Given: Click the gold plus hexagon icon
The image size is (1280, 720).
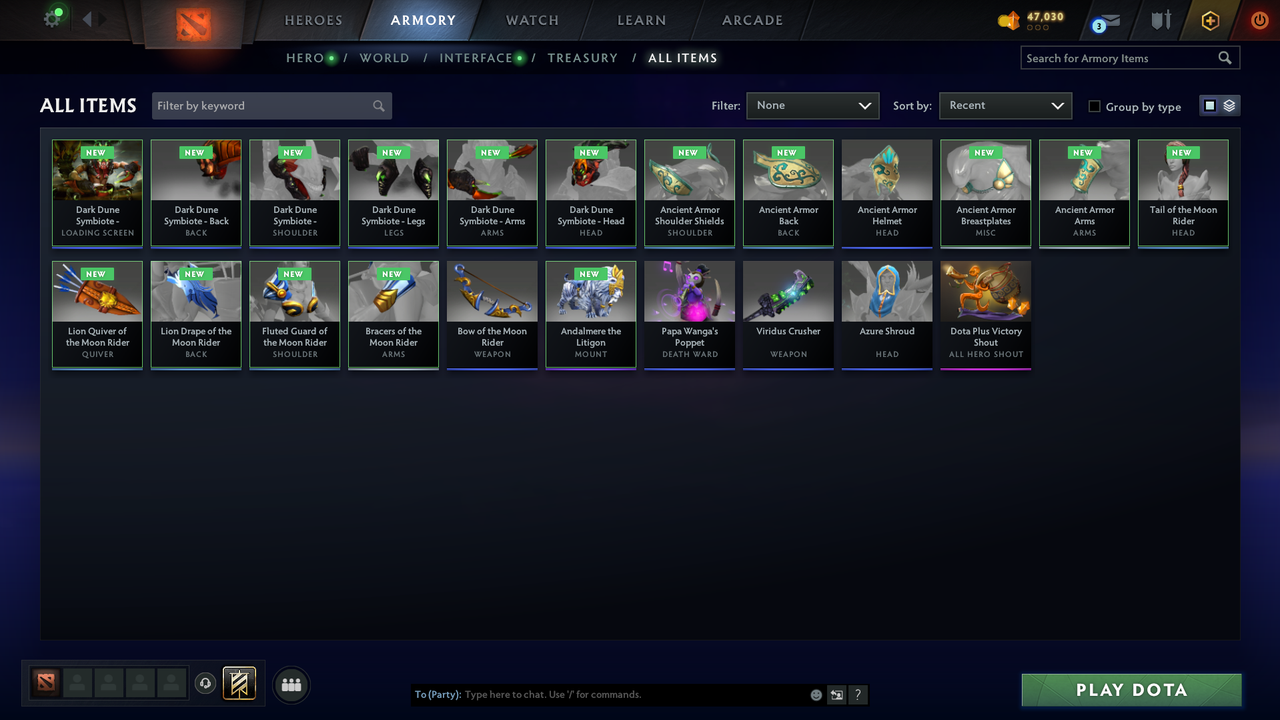Looking at the screenshot, I should [x=1209, y=20].
